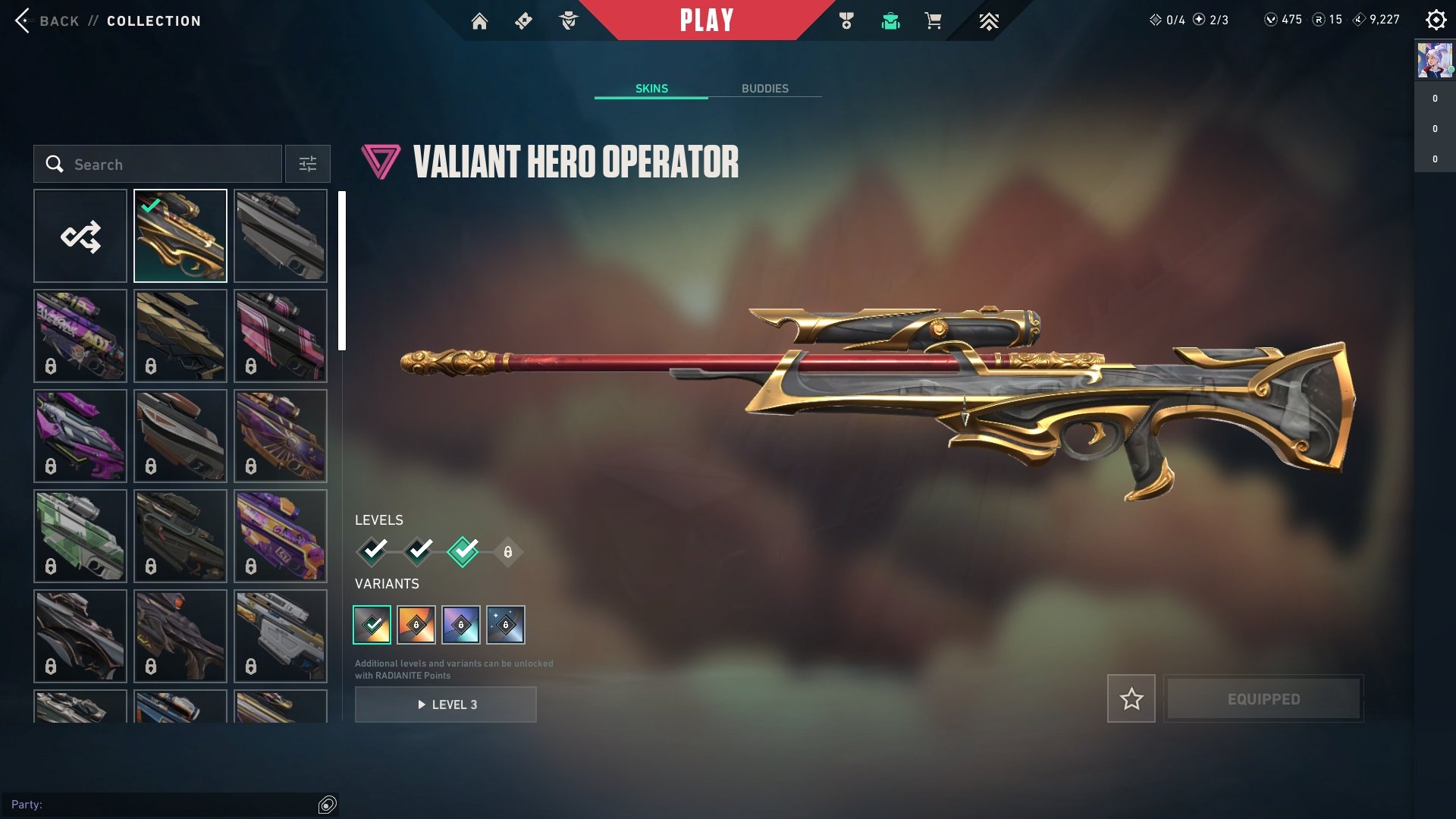Open the settings gear icon
1456x819 pixels.
[x=1436, y=20]
